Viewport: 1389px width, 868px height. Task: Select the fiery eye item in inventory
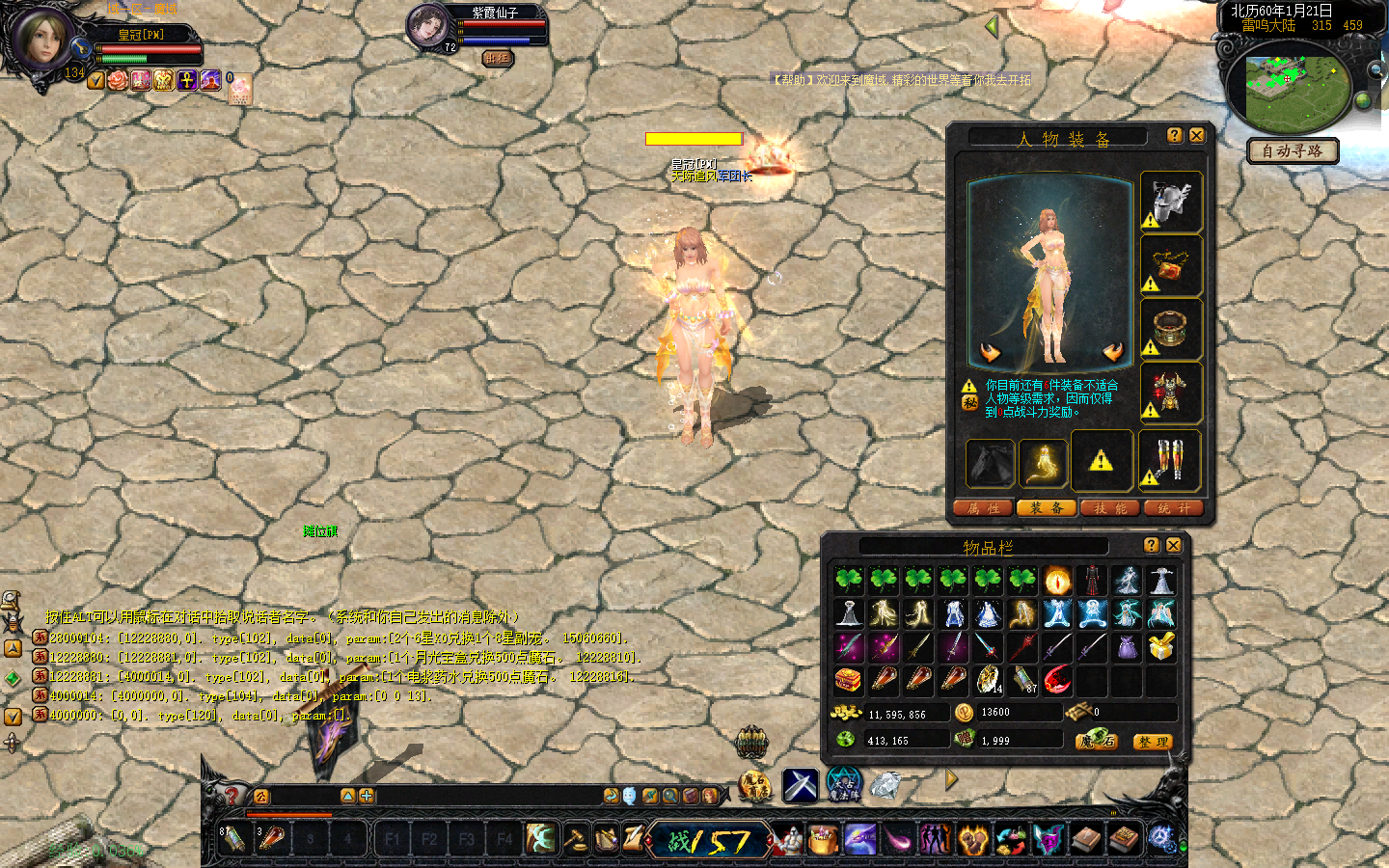[1057, 581]
